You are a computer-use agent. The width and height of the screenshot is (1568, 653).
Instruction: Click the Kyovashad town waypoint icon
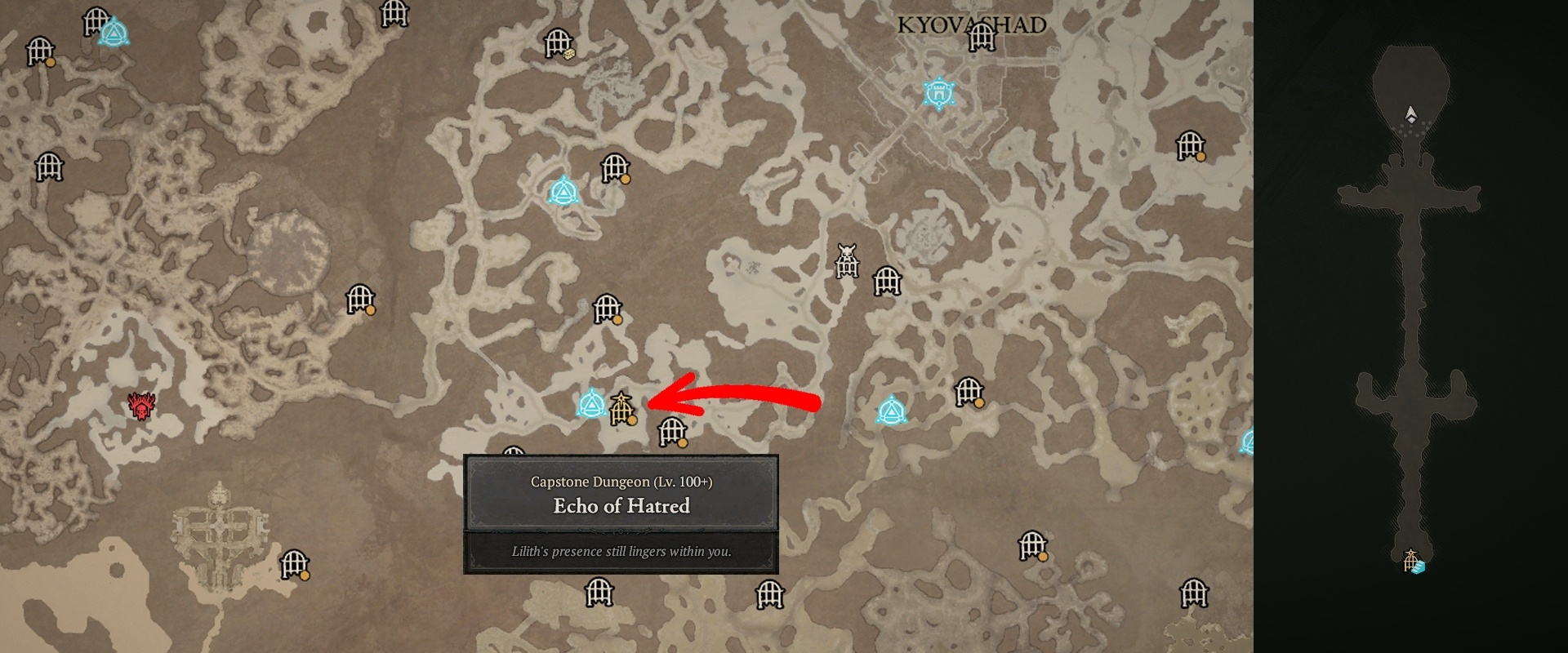tap(939, 92)
